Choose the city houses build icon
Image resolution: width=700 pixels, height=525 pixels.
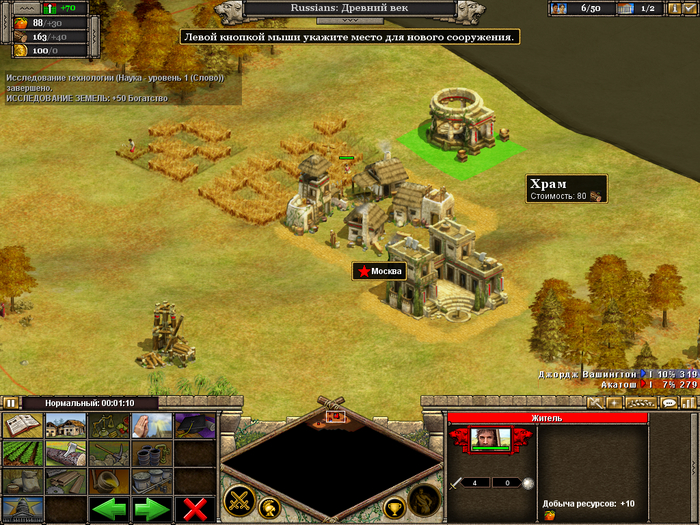coord(65,426)
